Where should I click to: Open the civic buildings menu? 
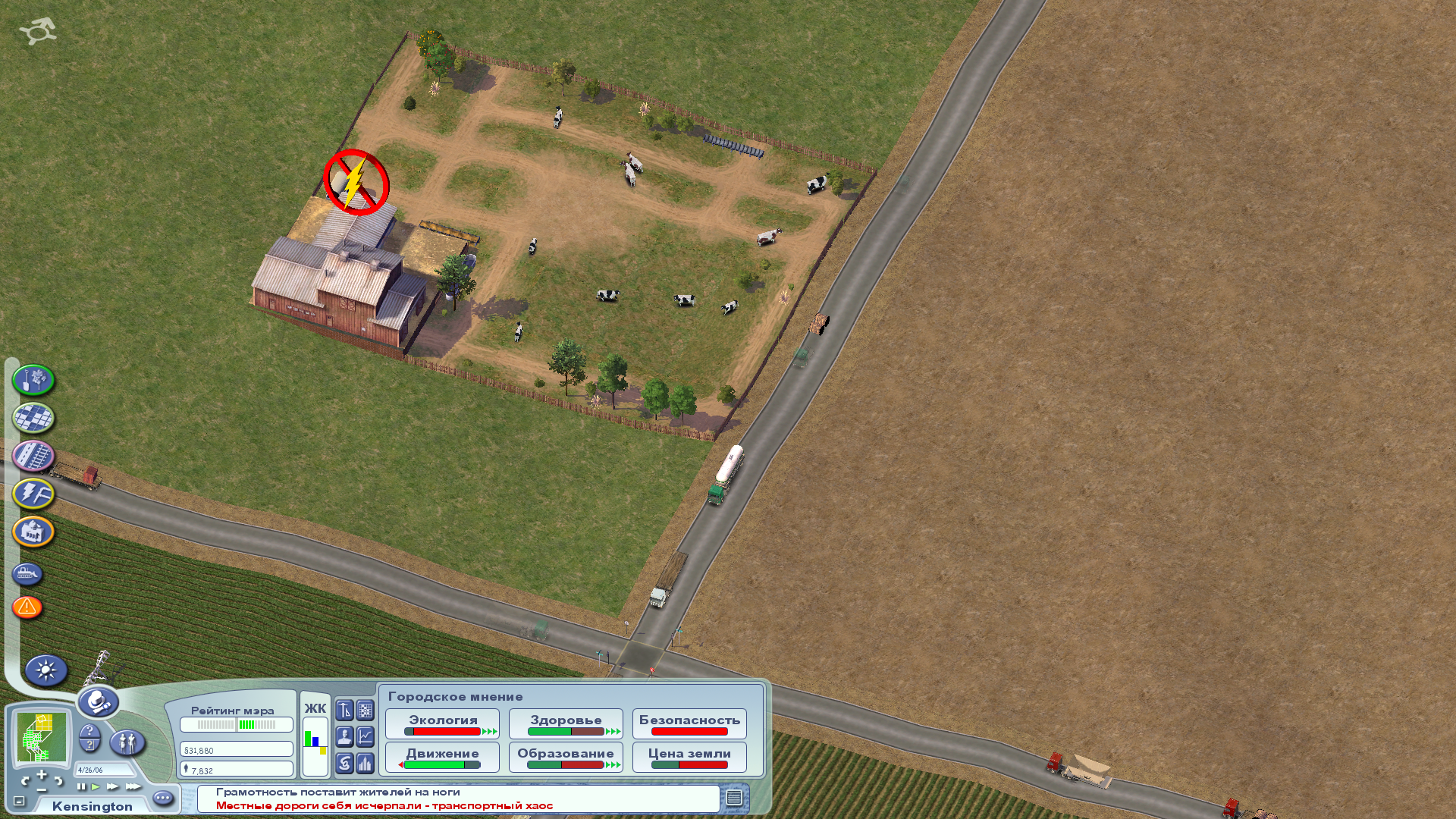click(33, 532)
